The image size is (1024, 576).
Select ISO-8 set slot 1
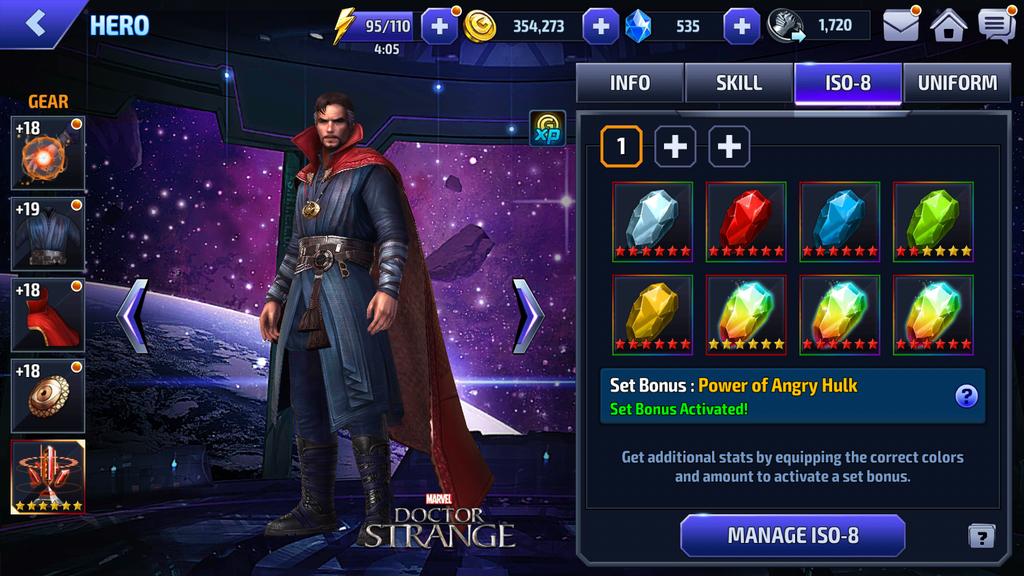click(621, 147)
